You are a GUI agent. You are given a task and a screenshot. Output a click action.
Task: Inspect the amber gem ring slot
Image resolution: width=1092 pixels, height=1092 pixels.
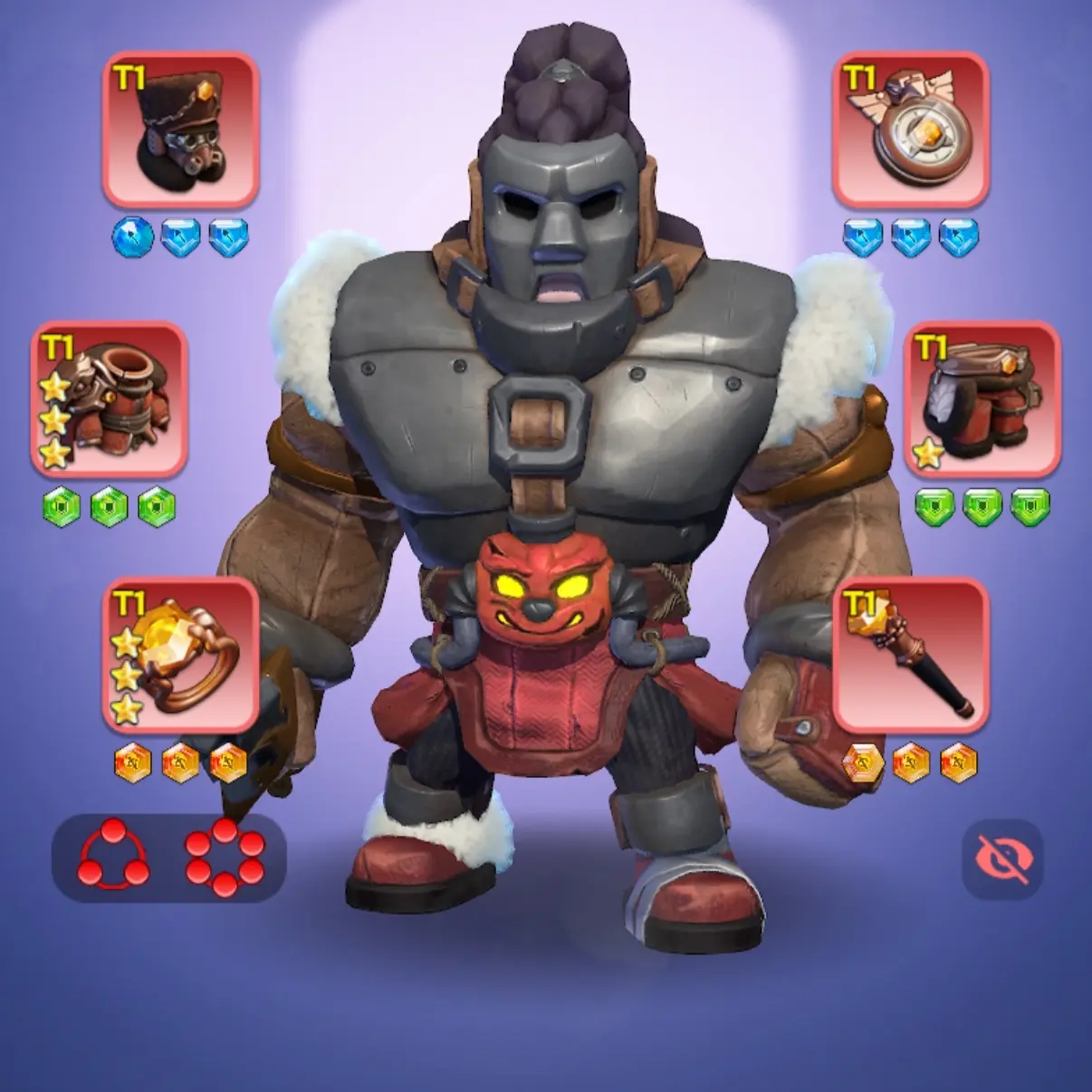pyautogui.click(x=181, y=655)
